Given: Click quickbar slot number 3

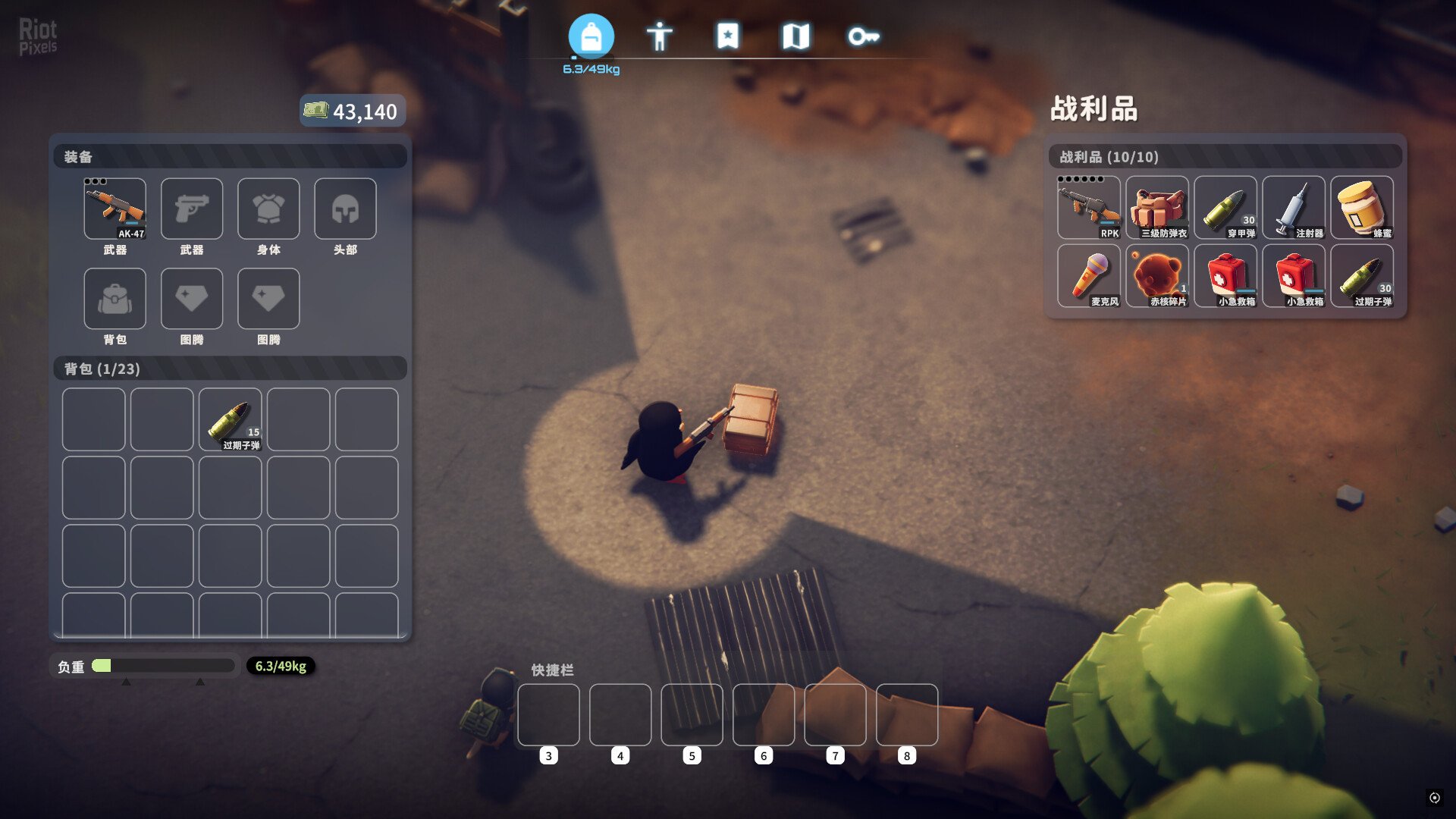Looking at the screenshot, I should [548, 714].
